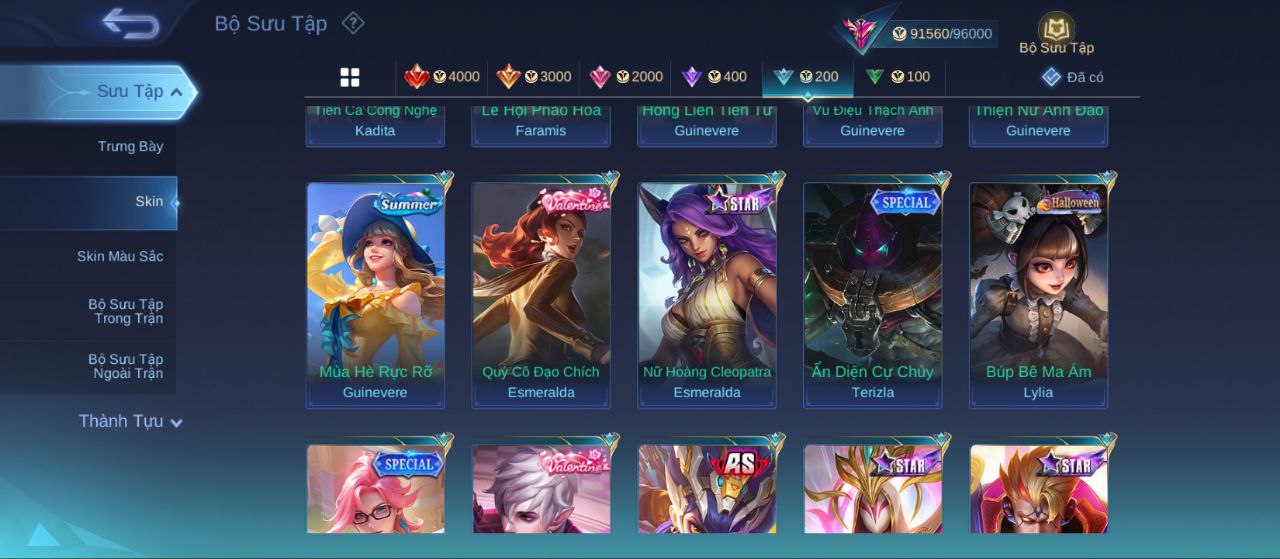Choose Bộ Sưu Tập Ngoài Trận
Image resolution: width=1280 pixels, height=559 pixels.
(x=125, y=366)
